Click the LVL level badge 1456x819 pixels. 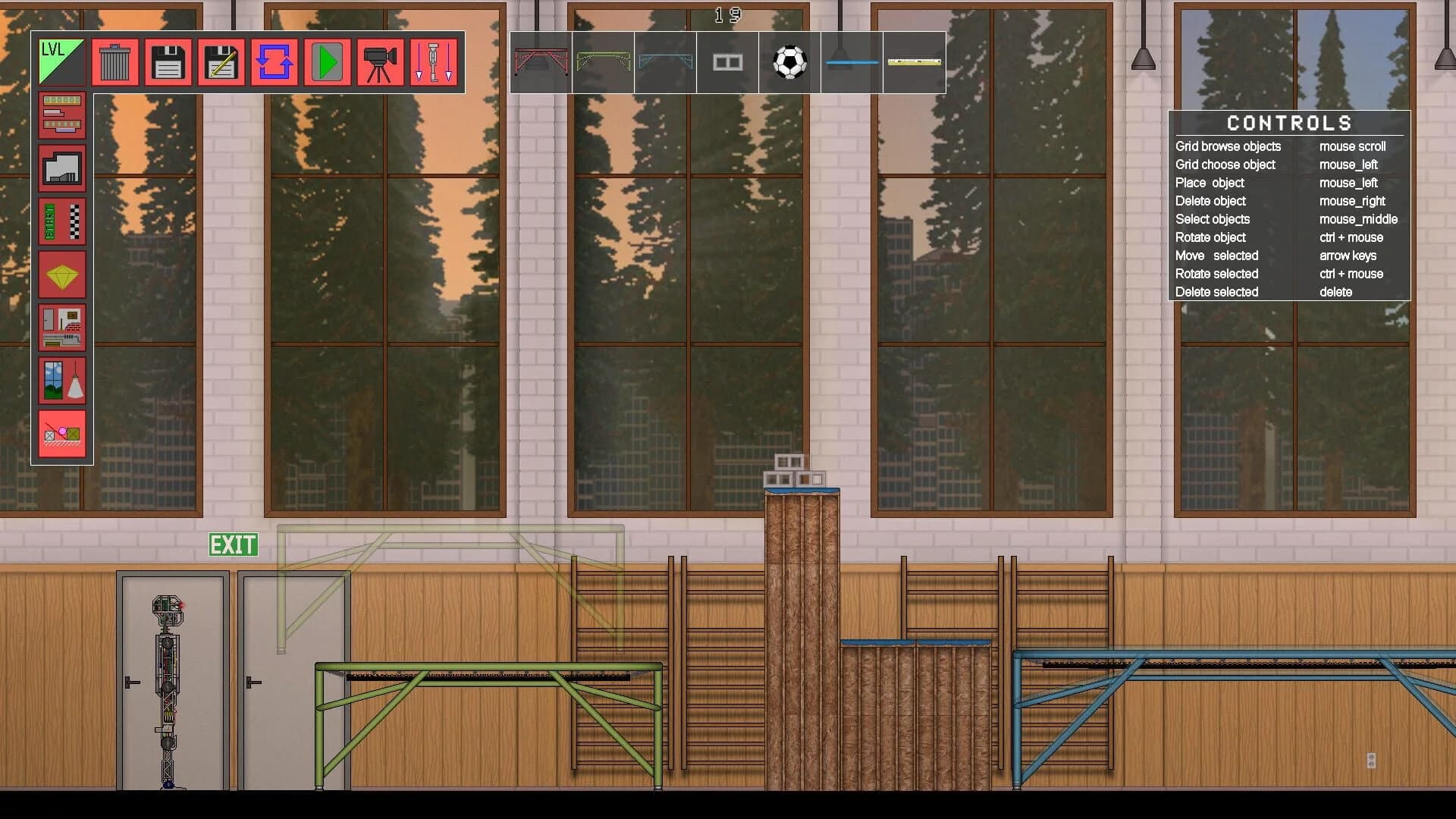pos(61,61)
